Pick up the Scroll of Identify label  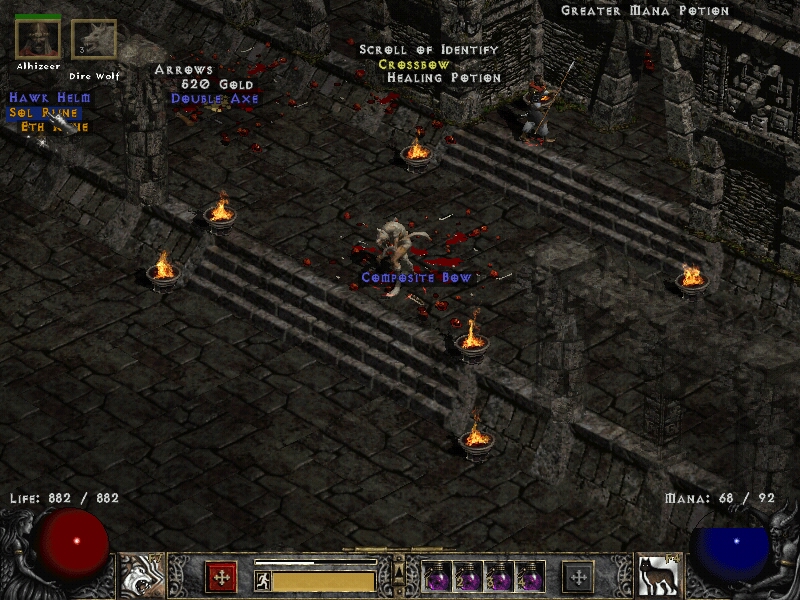[429, 50]
